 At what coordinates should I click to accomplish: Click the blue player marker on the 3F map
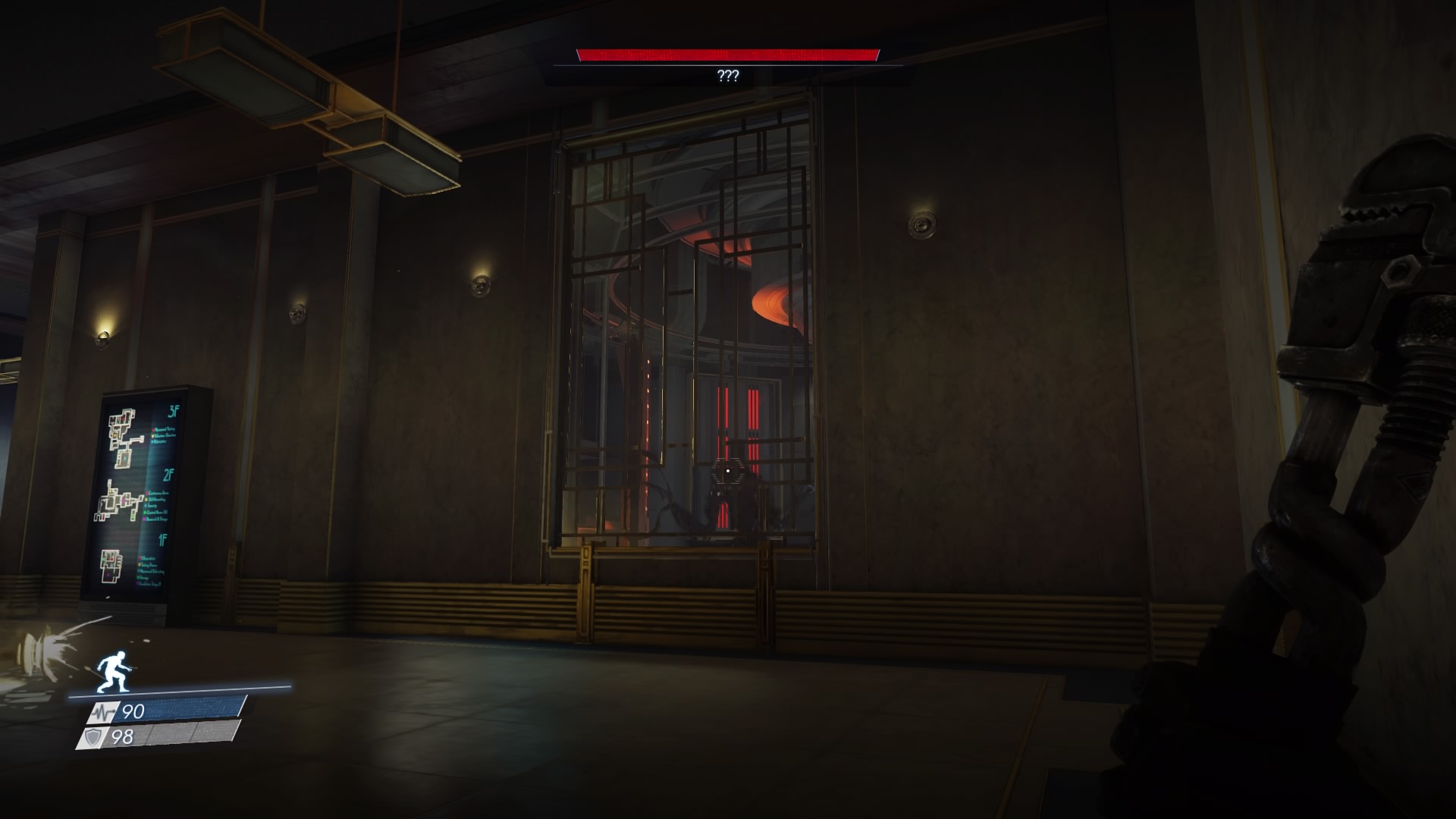point(125,457)
